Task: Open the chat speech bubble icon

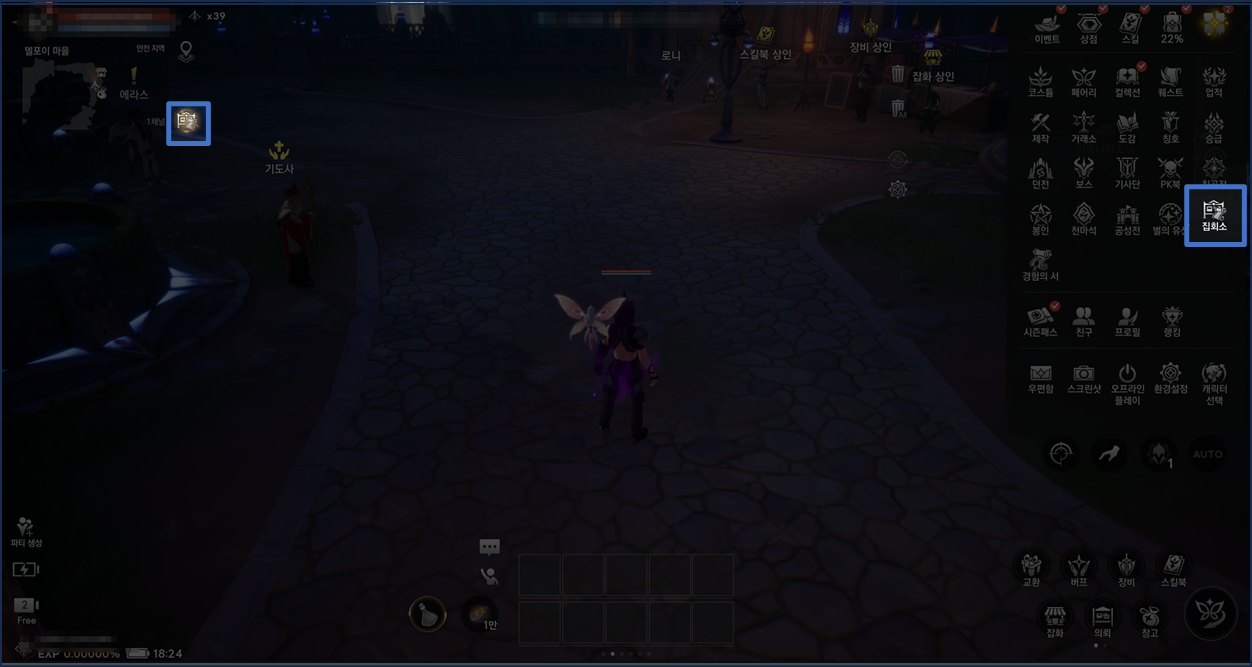Action: 489,547
